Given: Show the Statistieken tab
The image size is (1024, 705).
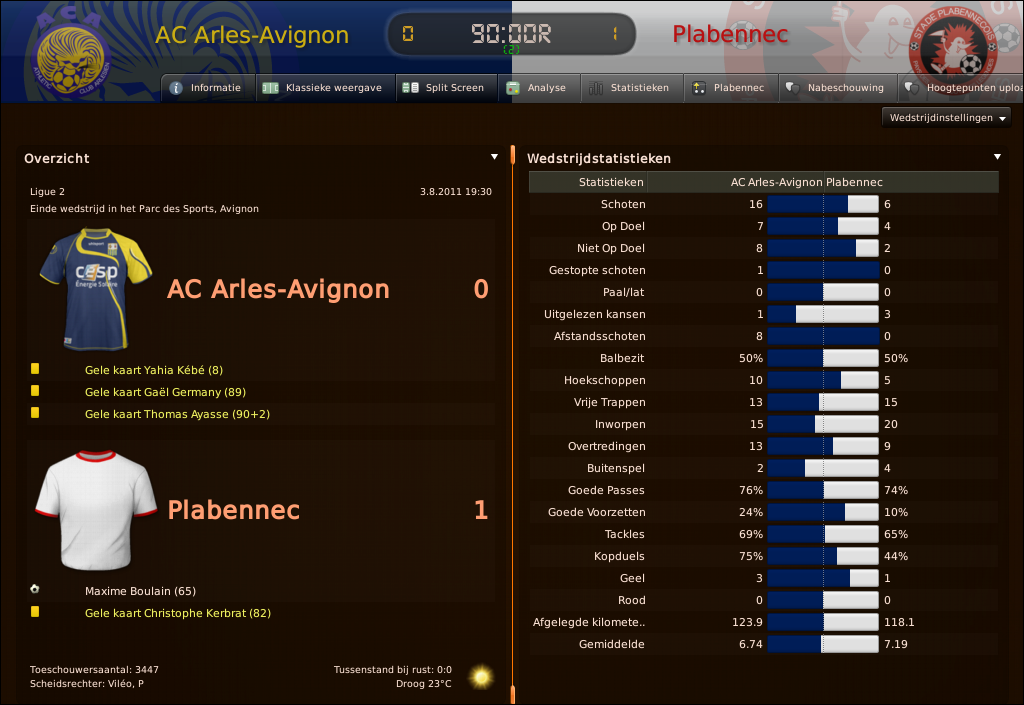Looking at the screenshot, I should [629, 88].
